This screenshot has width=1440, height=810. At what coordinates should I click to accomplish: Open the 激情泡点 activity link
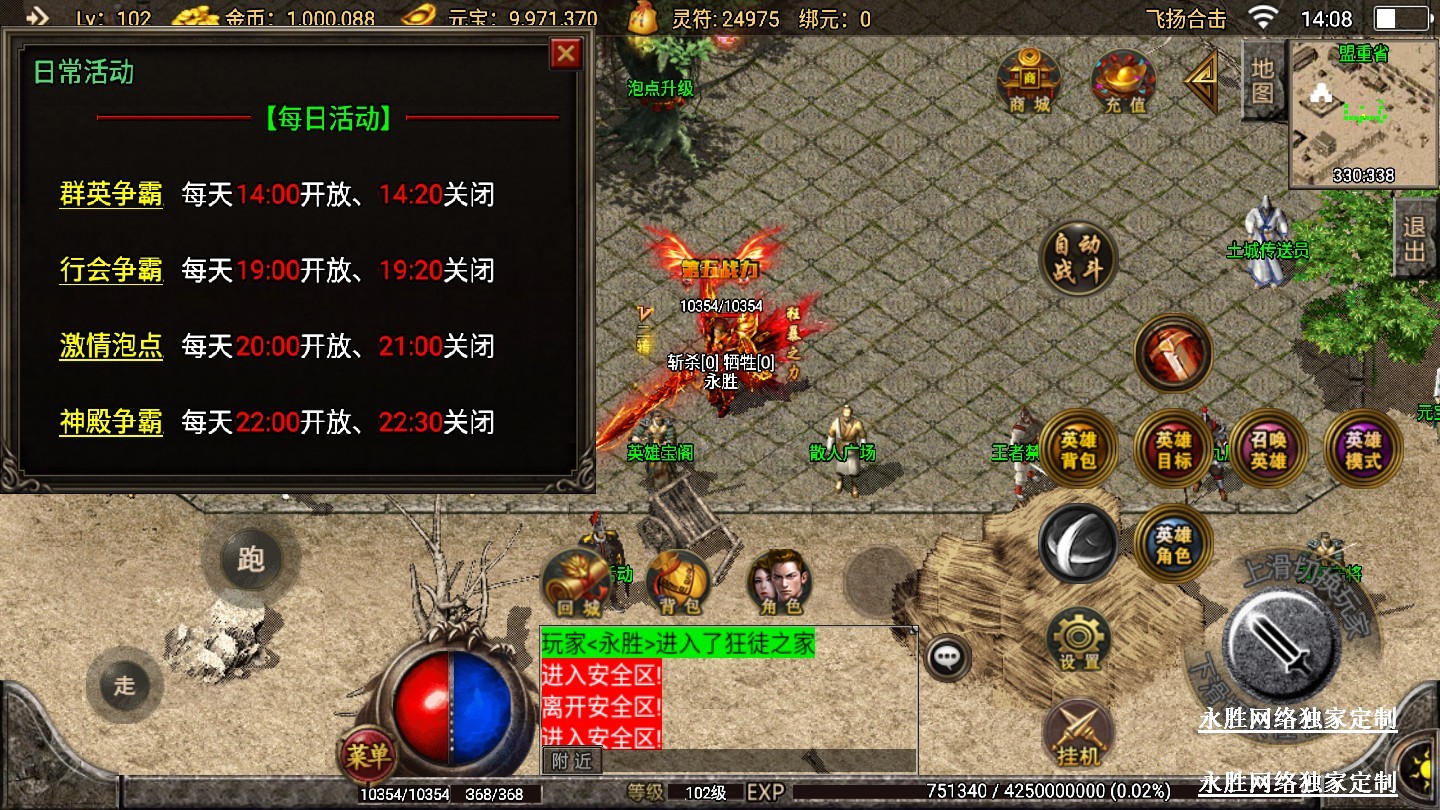click(111, 346)
